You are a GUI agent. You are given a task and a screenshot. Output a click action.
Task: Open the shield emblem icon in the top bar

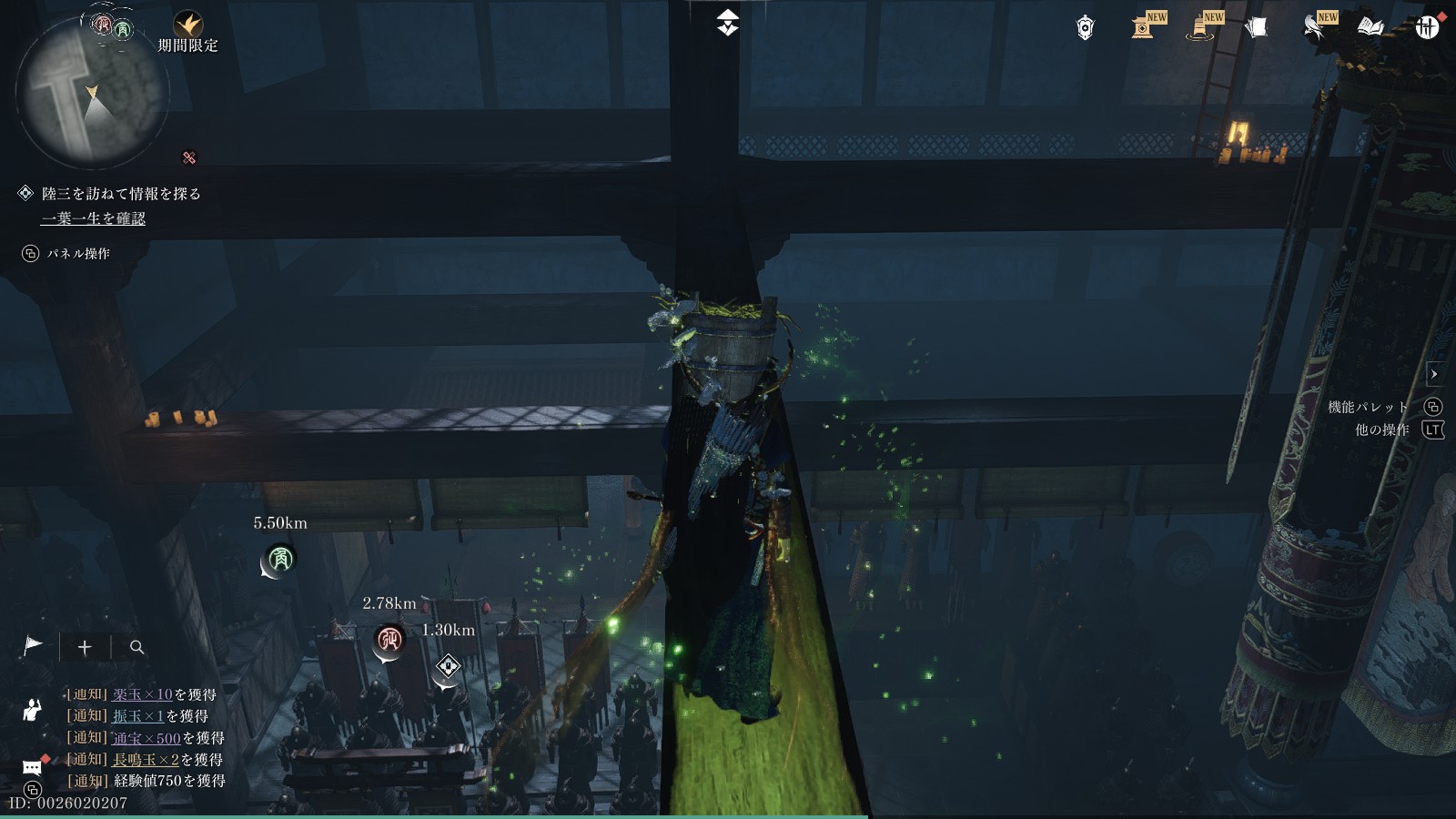pyautogui.click(x=1085, y=28)
